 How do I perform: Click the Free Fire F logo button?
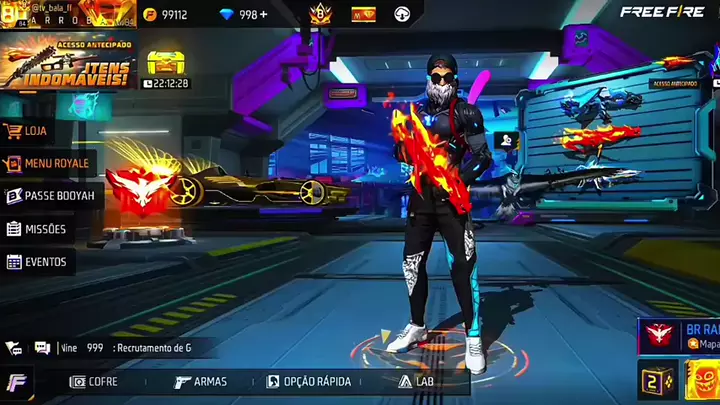coord(17,381)
